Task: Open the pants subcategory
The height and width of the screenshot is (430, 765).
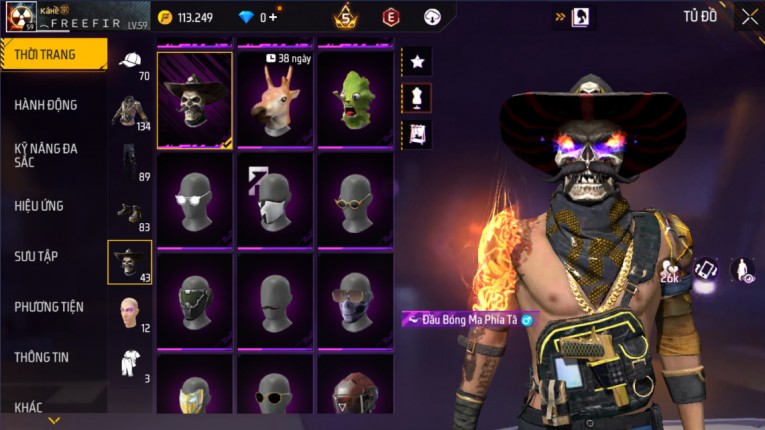Action: (x=130, y=162)
